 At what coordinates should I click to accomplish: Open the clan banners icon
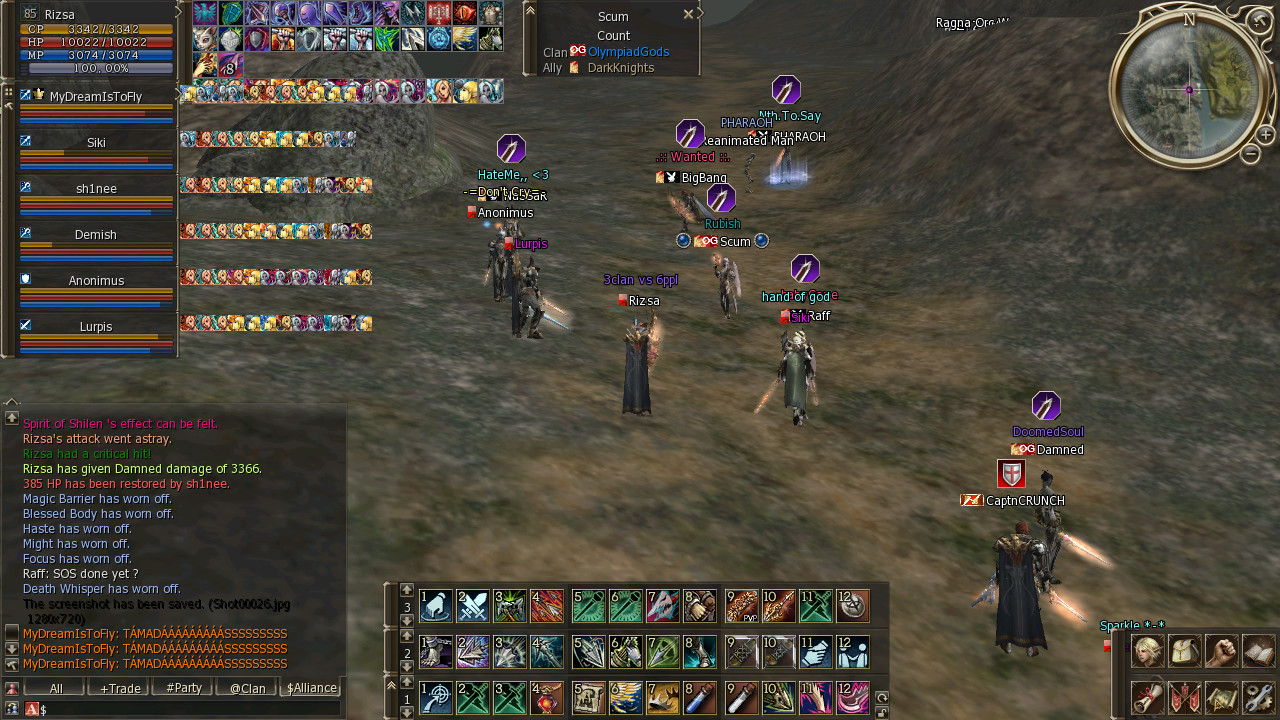tap(1185, 697)
